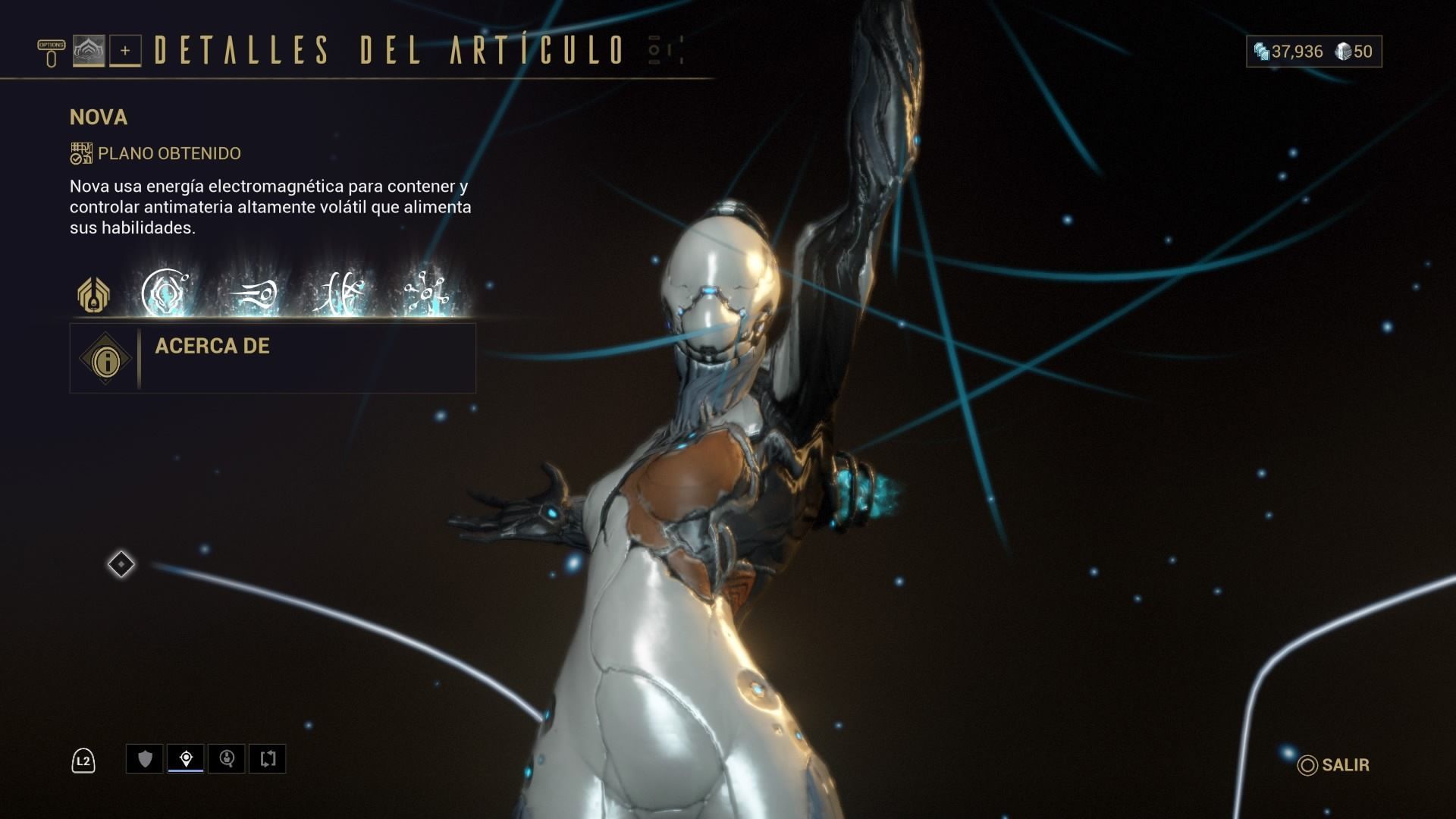
Task: Select the Warframe emblem in the header
Action: (90, 52)
